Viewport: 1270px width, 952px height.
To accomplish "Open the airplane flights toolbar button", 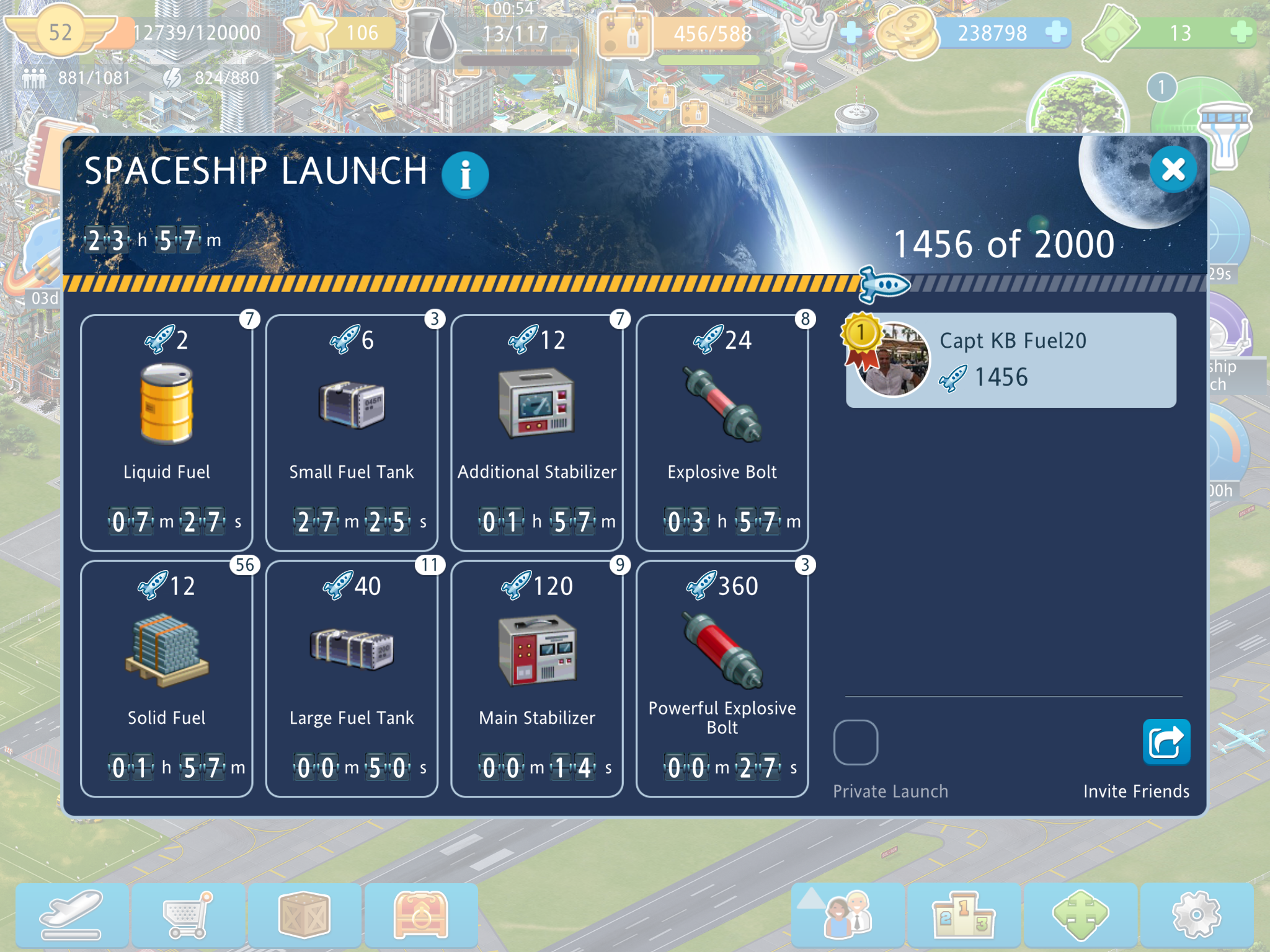I will (72, 915).
